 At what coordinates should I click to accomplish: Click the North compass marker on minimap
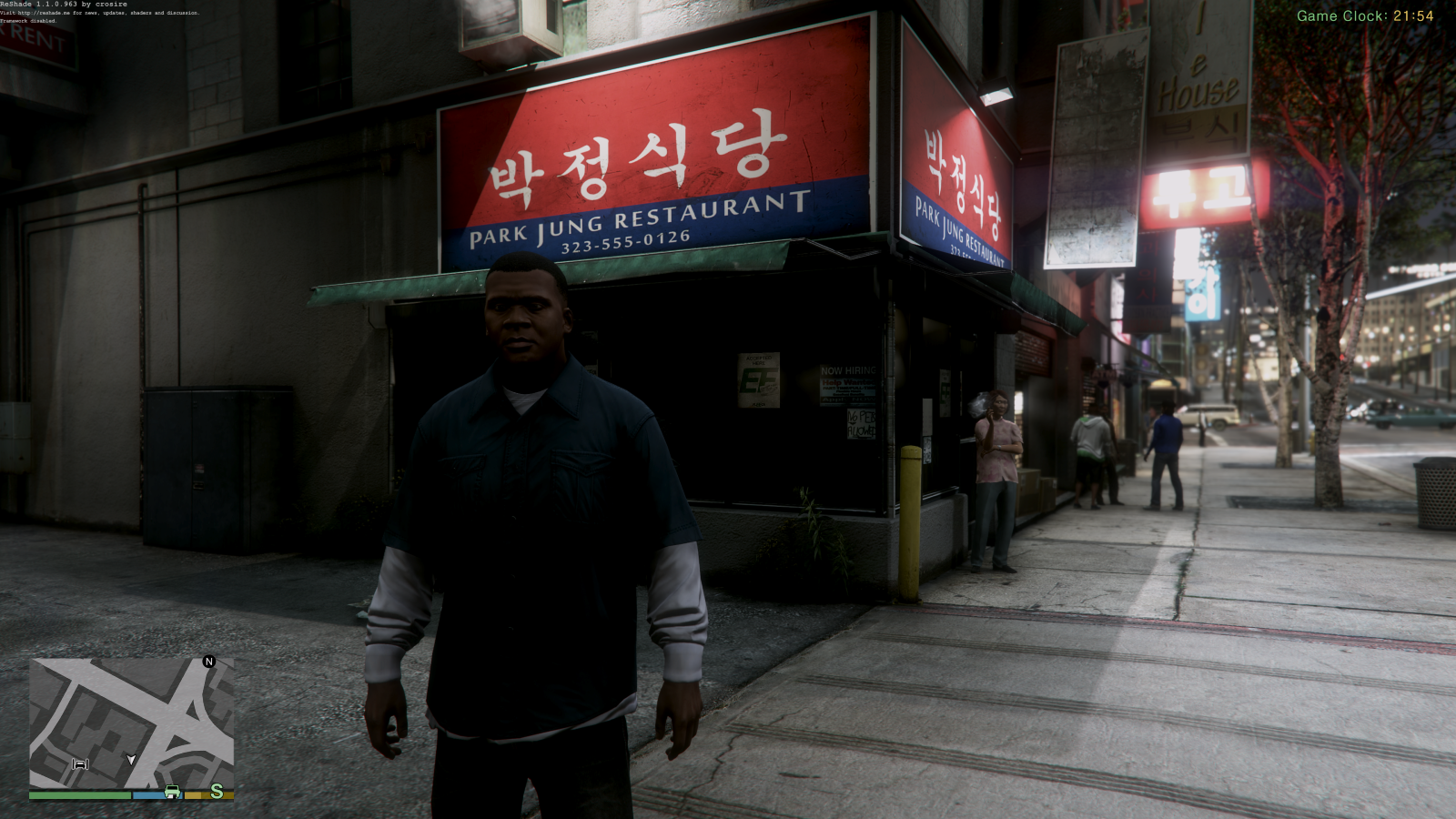pyautogui.click(x=209, y=662)
